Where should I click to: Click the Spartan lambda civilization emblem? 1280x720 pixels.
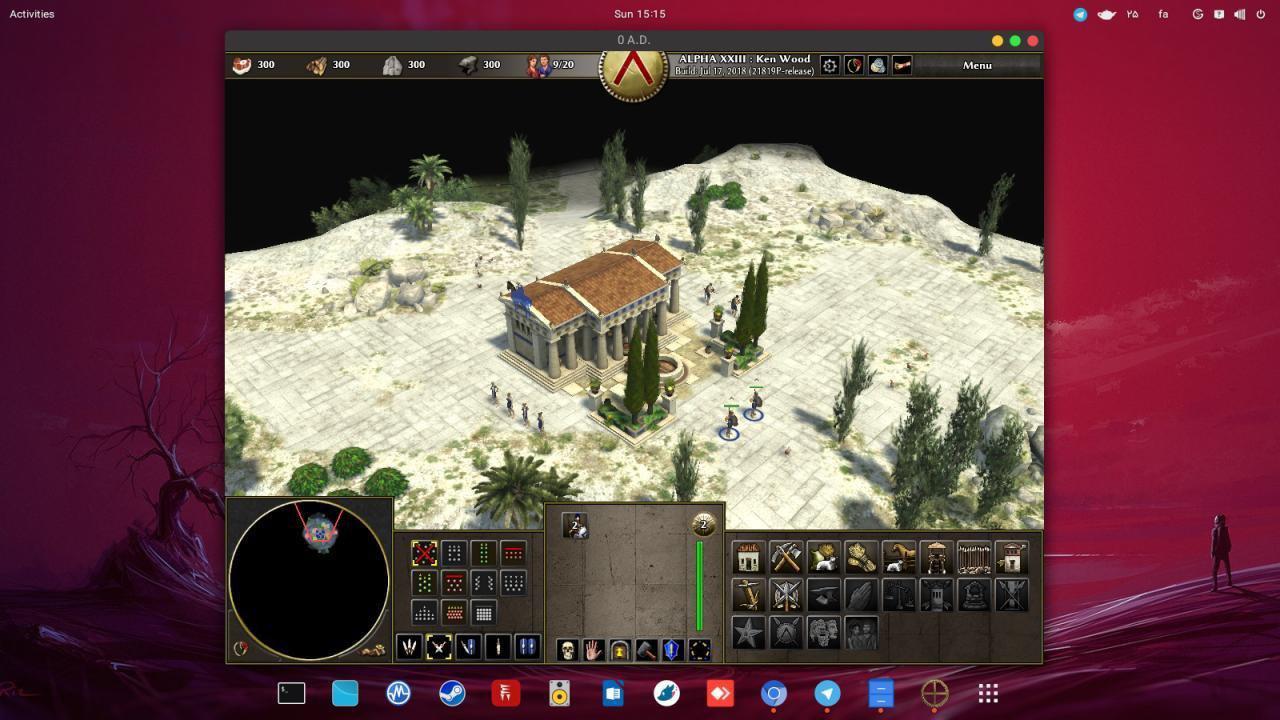click(633, 70)
